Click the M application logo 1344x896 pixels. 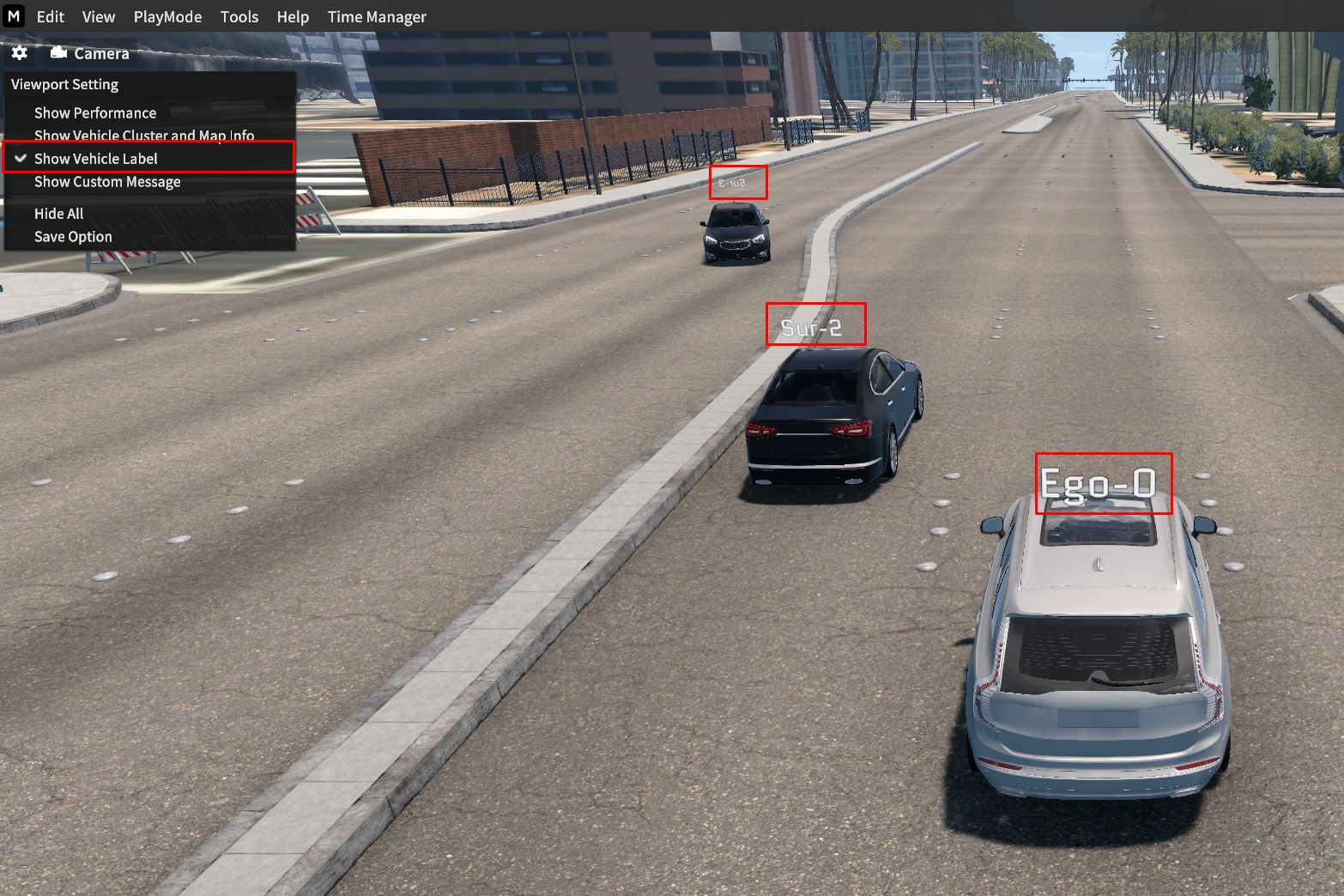(x=14, y=16)
